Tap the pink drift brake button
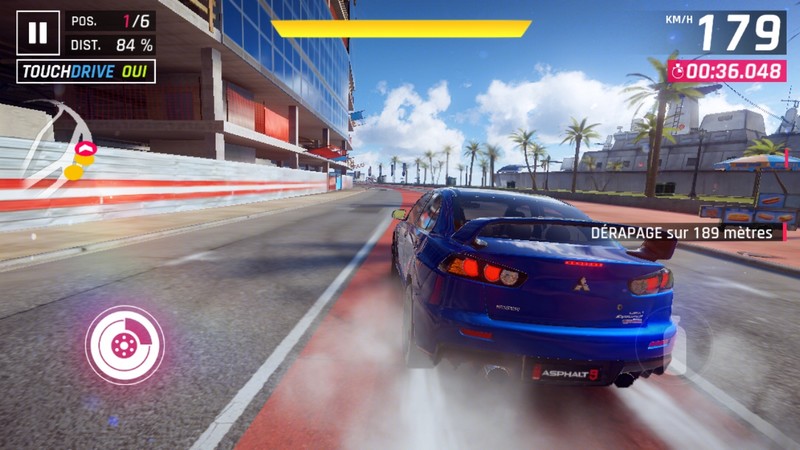Viewport: 800px width, 450px height. coord(125,345)
